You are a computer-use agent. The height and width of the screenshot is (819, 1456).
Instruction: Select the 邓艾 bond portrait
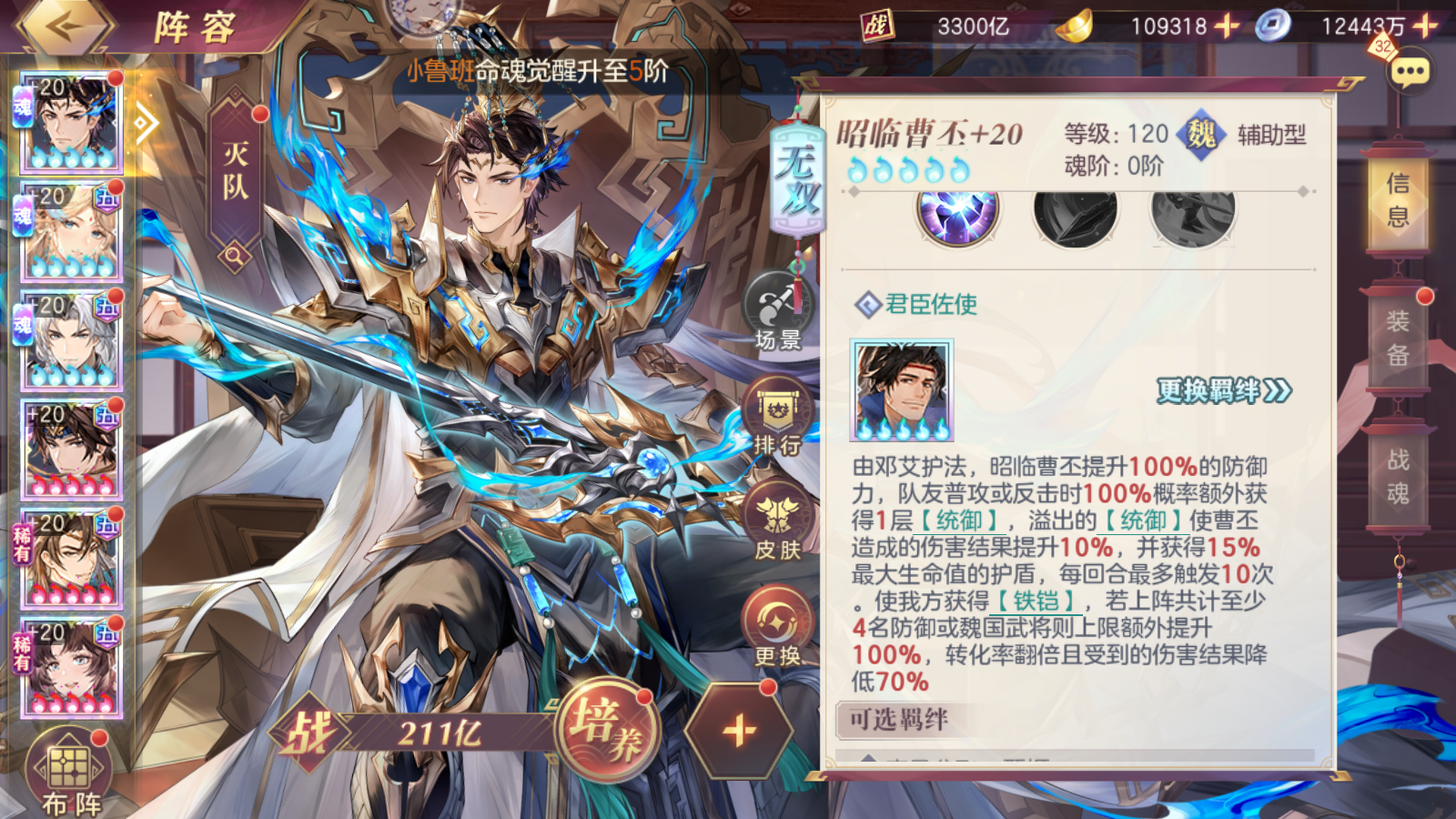tap(902, 390)
